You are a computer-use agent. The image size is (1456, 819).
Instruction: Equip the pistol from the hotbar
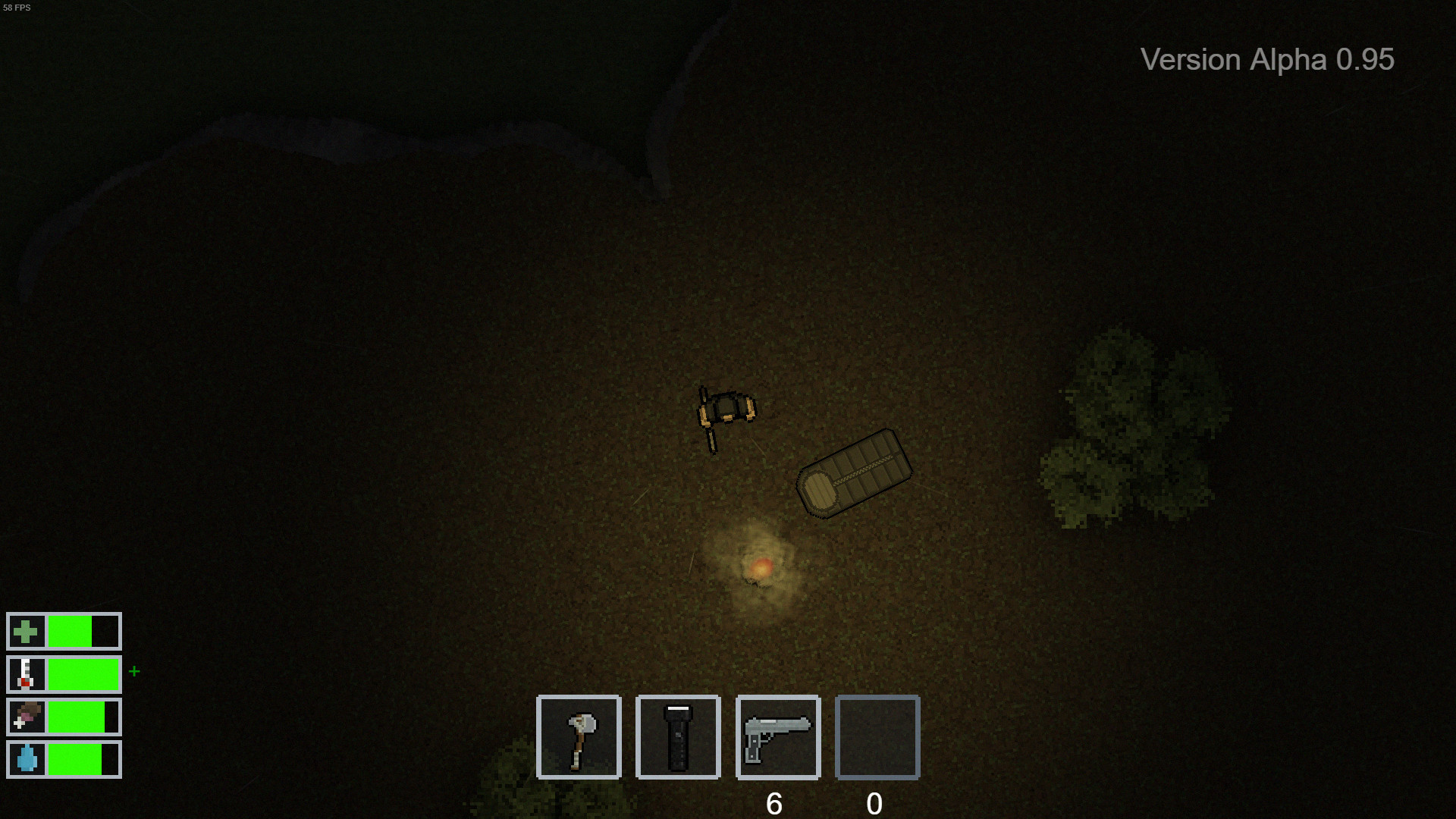(777, 736)
